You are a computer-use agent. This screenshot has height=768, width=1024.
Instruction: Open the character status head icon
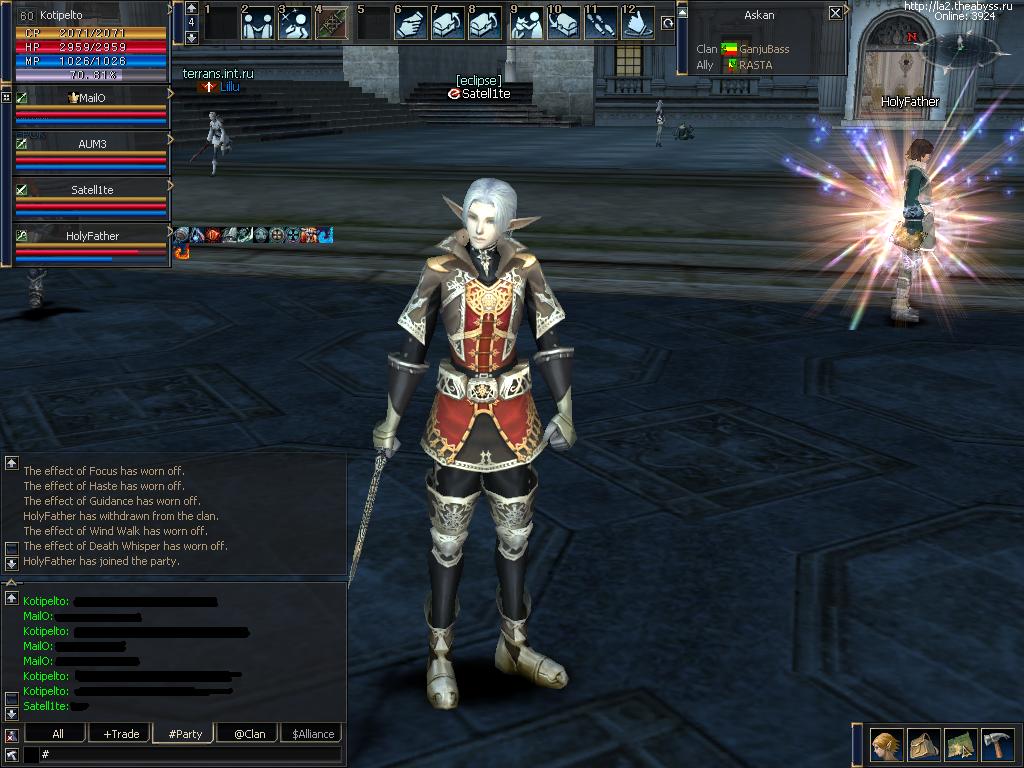(x=886, y=745)
